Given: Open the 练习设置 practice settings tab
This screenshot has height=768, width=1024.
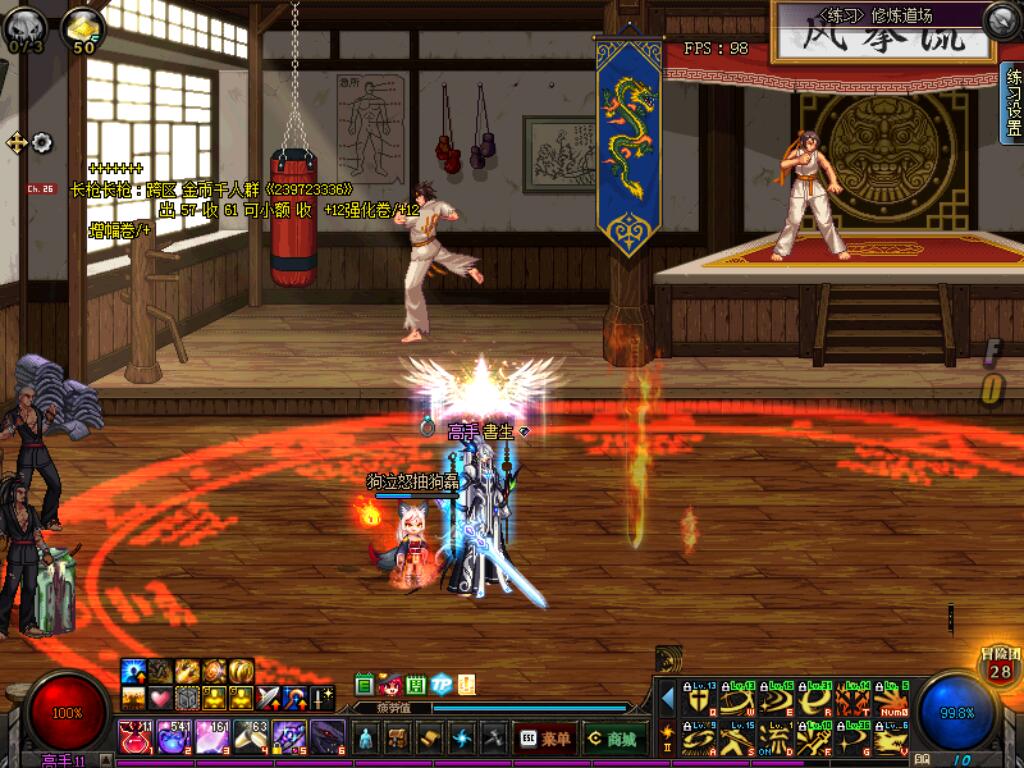Looking at the screenshot, I should (x=1012, y=104).
